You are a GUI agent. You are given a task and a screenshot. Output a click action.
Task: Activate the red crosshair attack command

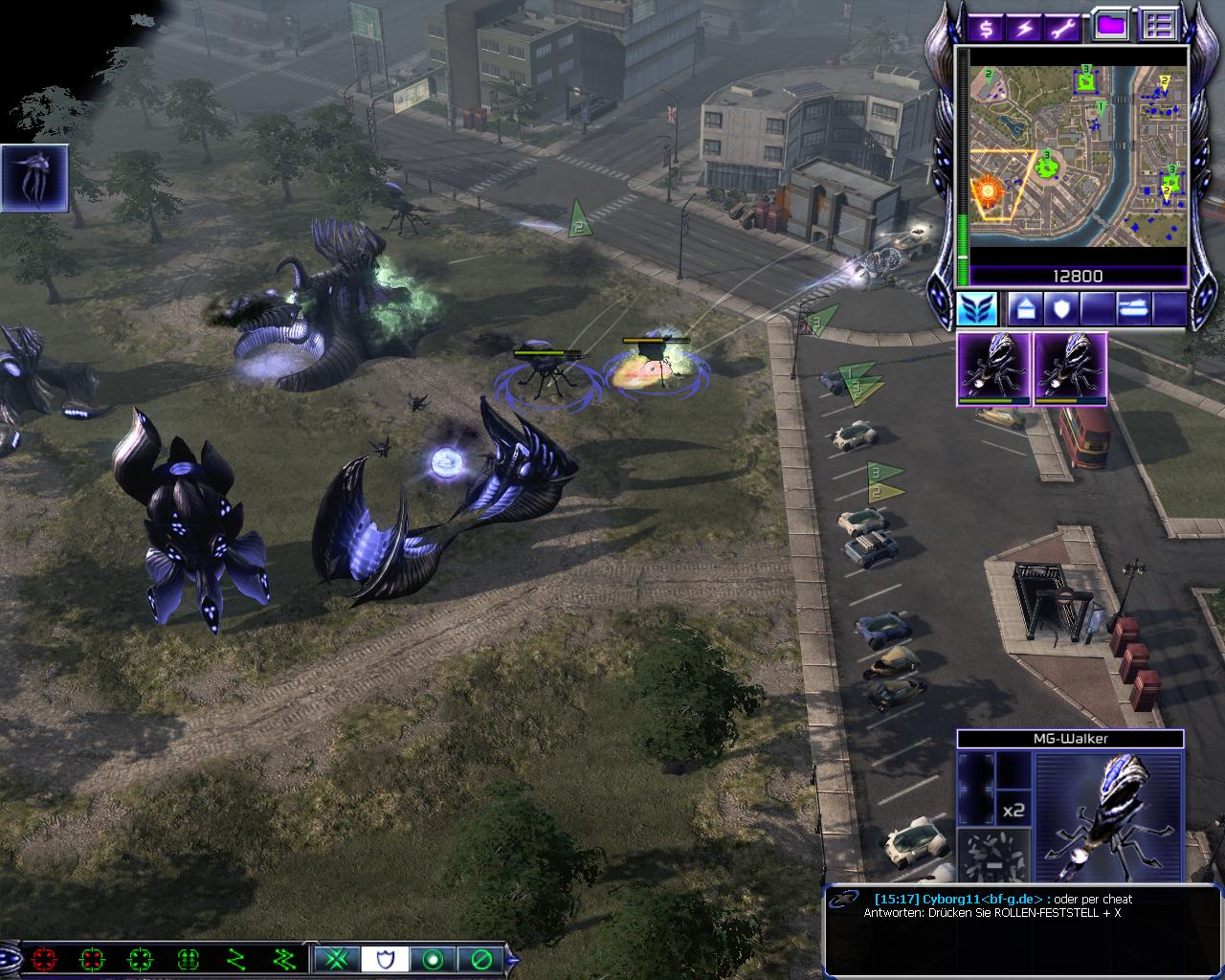pos(44,958)
